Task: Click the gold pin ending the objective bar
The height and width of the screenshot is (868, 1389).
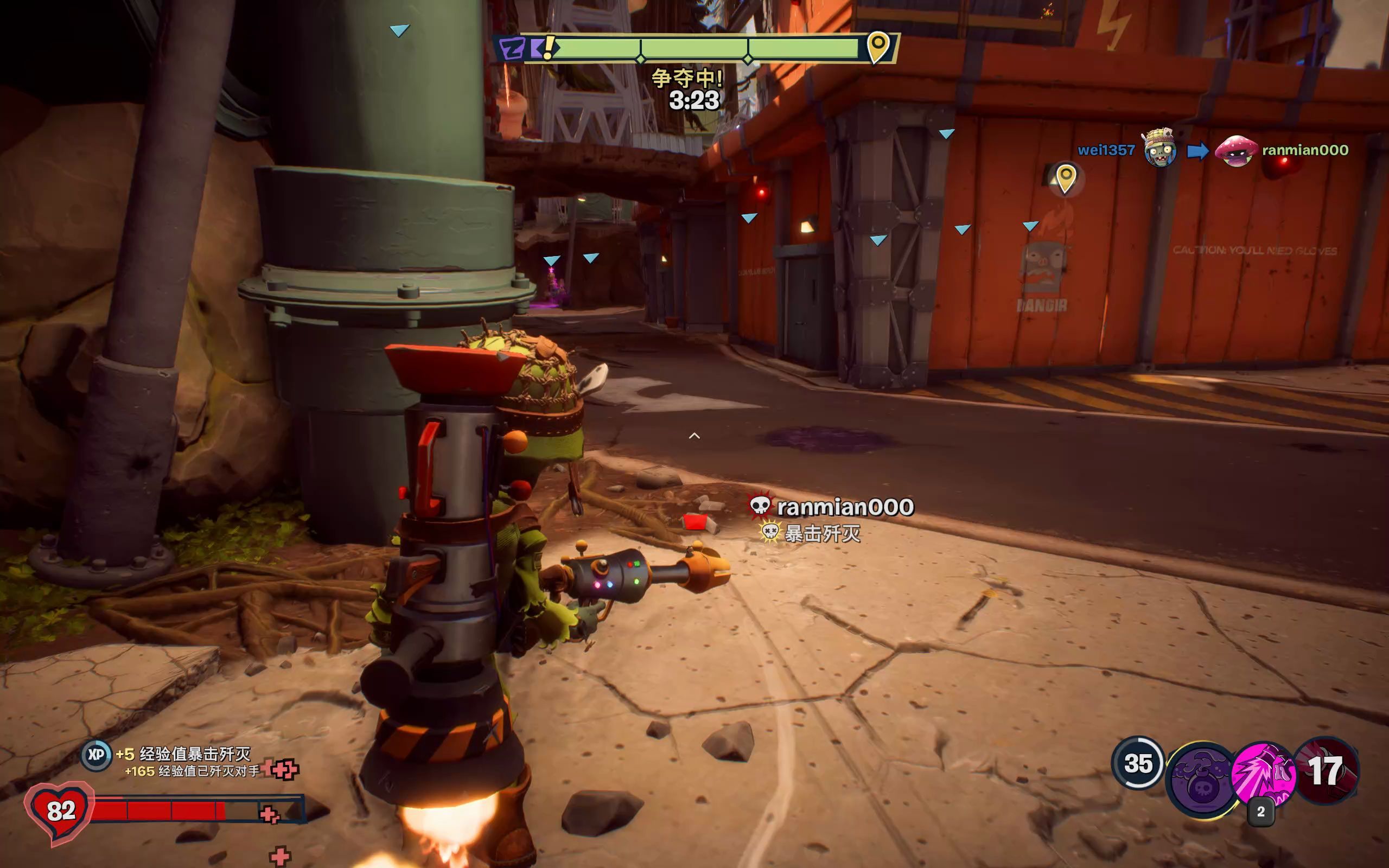Action: tap(877, 46)
